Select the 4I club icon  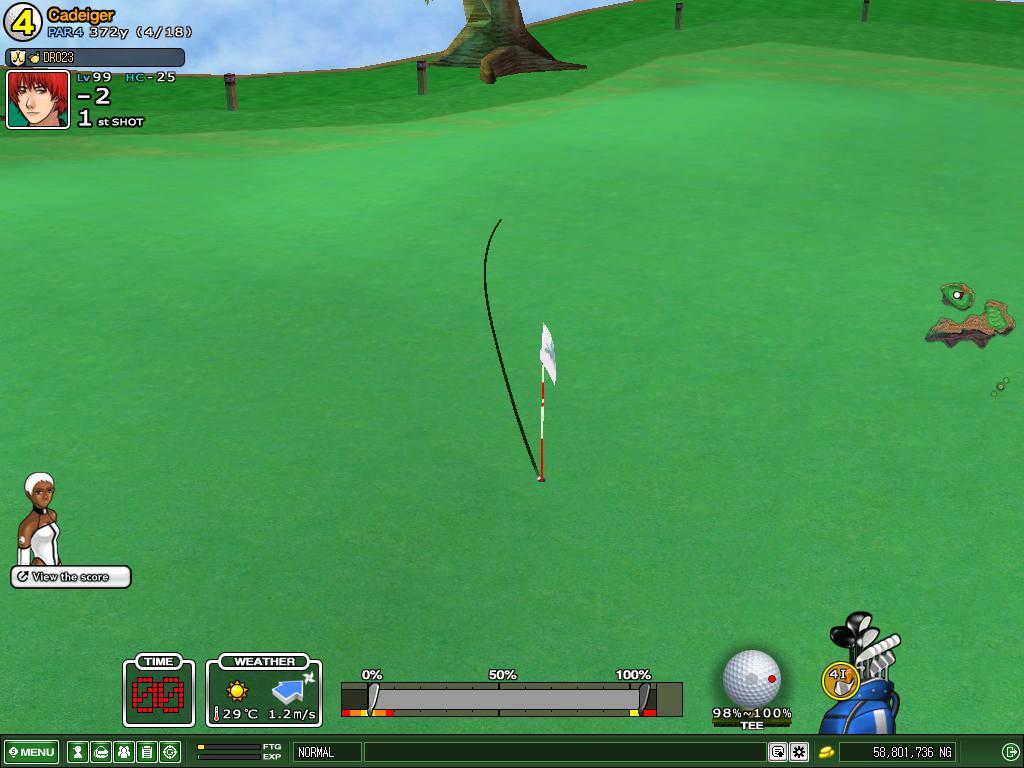pos(838,679)
